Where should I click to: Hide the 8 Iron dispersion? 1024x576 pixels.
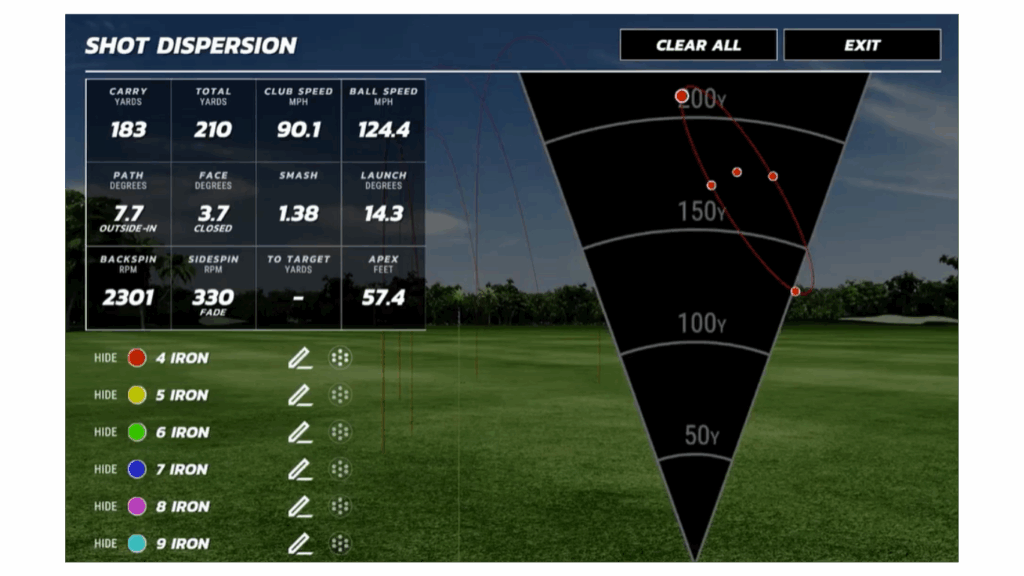[x=106, y=506]
